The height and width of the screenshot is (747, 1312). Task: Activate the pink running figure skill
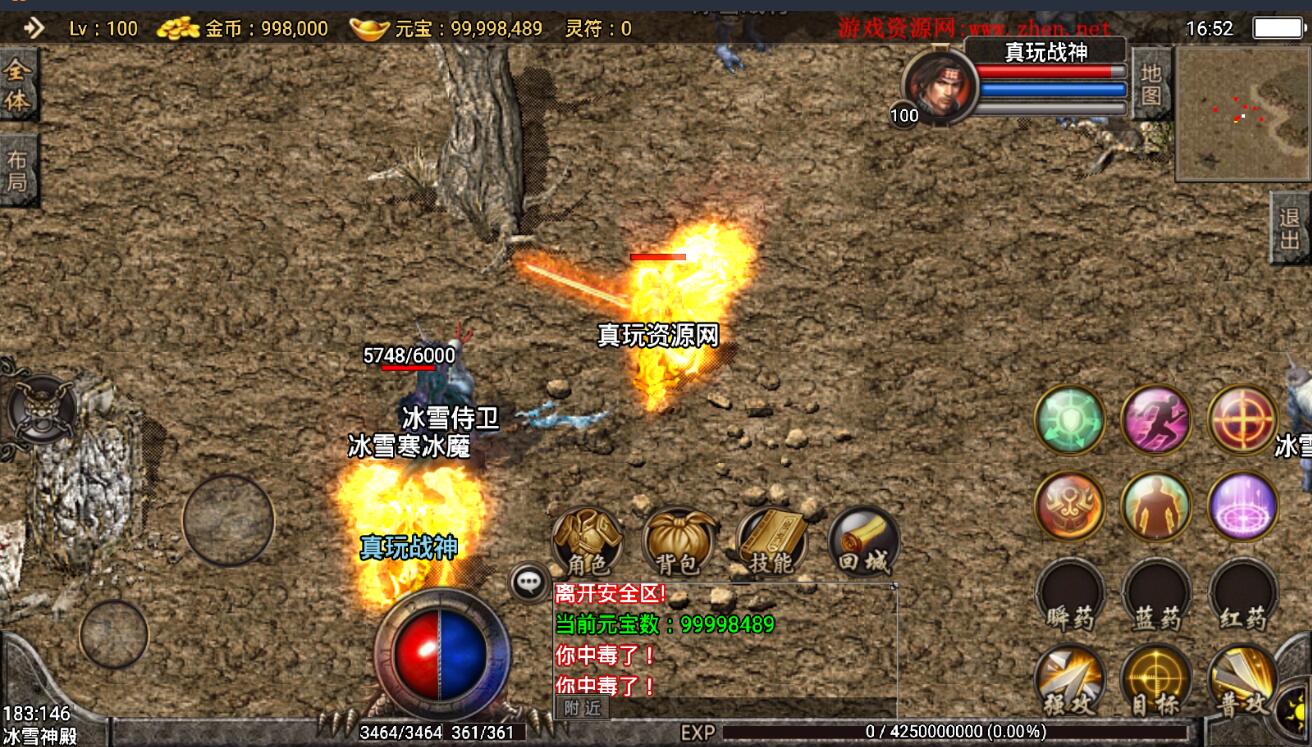(x=1156, y=419)
